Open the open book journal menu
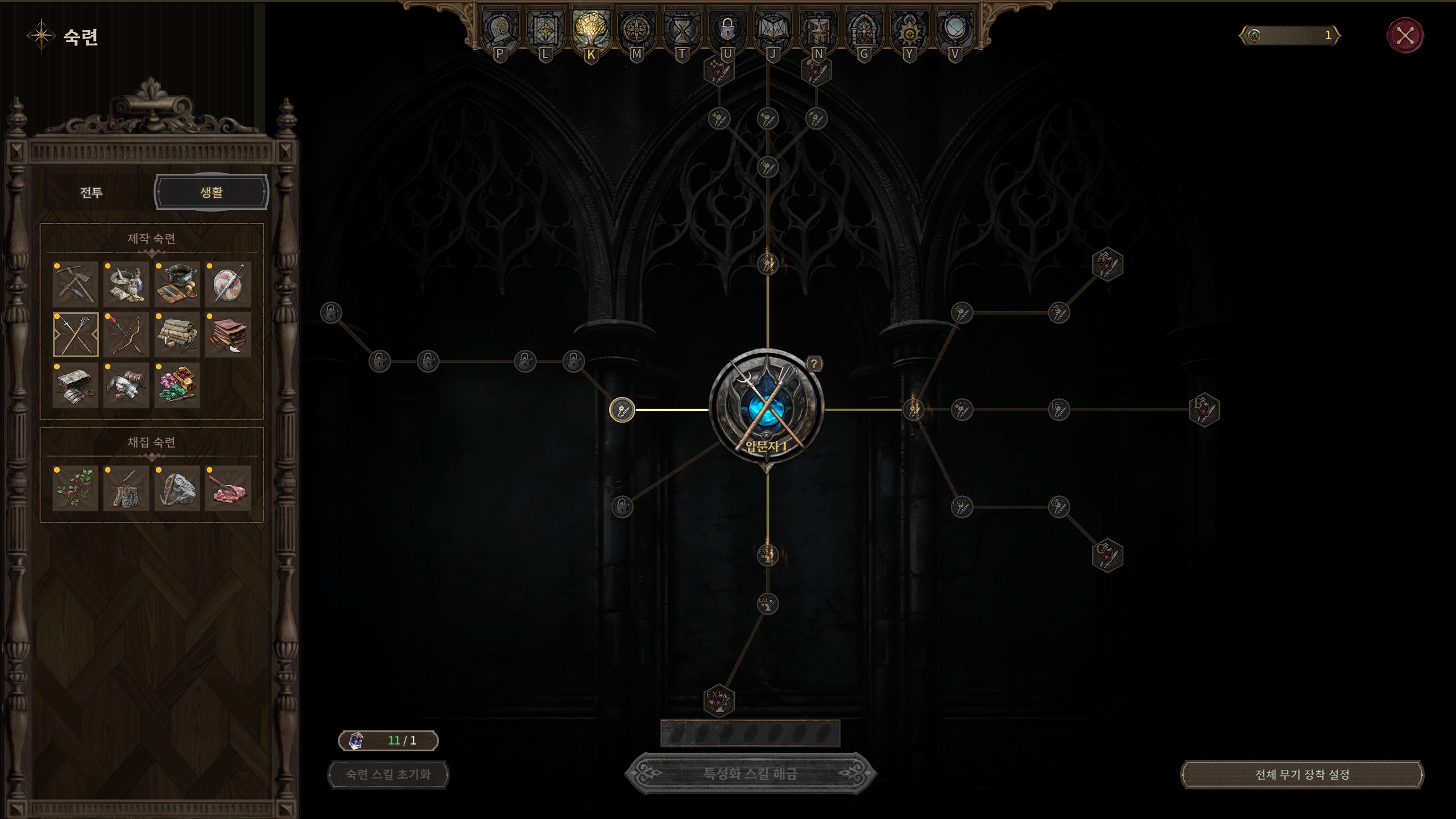Screen dimensions: 1456x819 click(772, 30)
